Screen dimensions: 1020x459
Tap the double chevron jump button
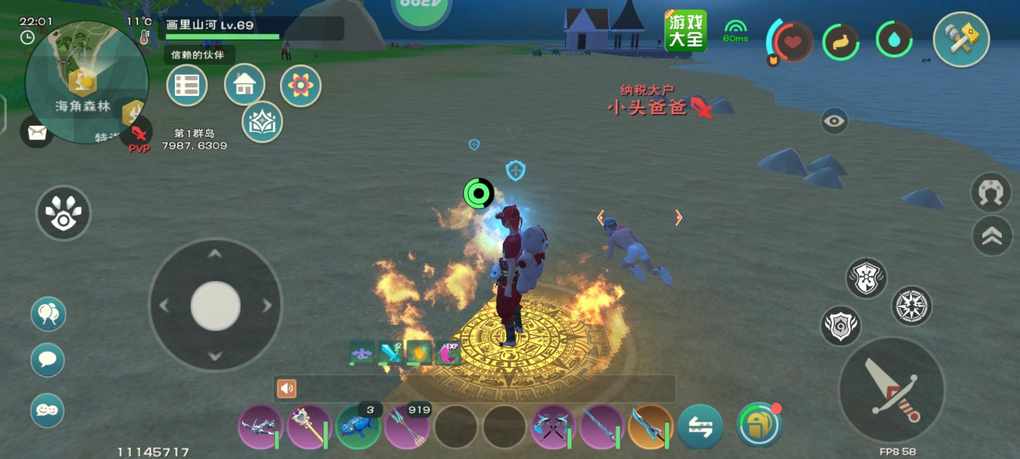click(x=991, y=236)
